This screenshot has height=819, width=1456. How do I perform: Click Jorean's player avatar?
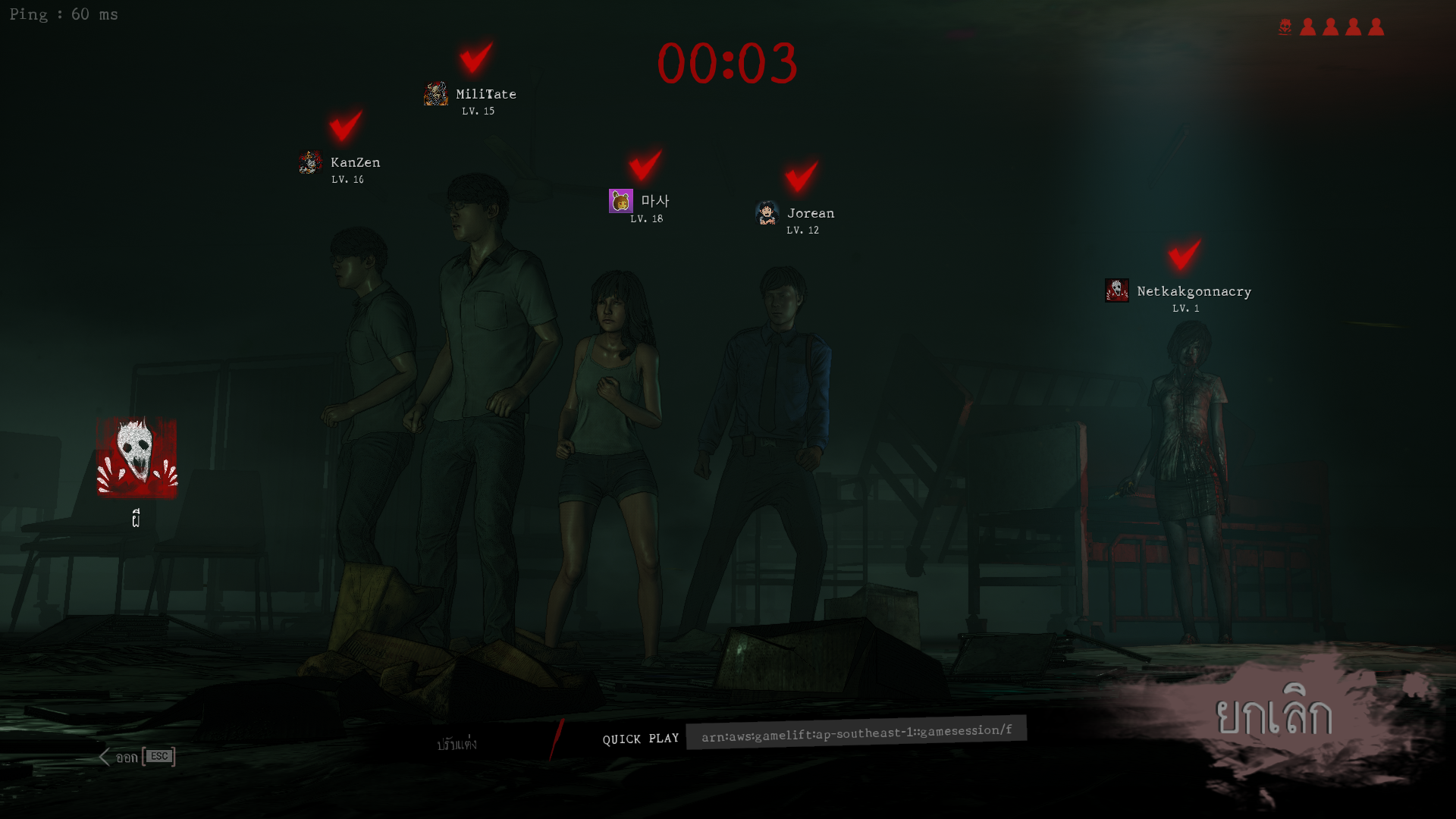[x=767, y=214]
